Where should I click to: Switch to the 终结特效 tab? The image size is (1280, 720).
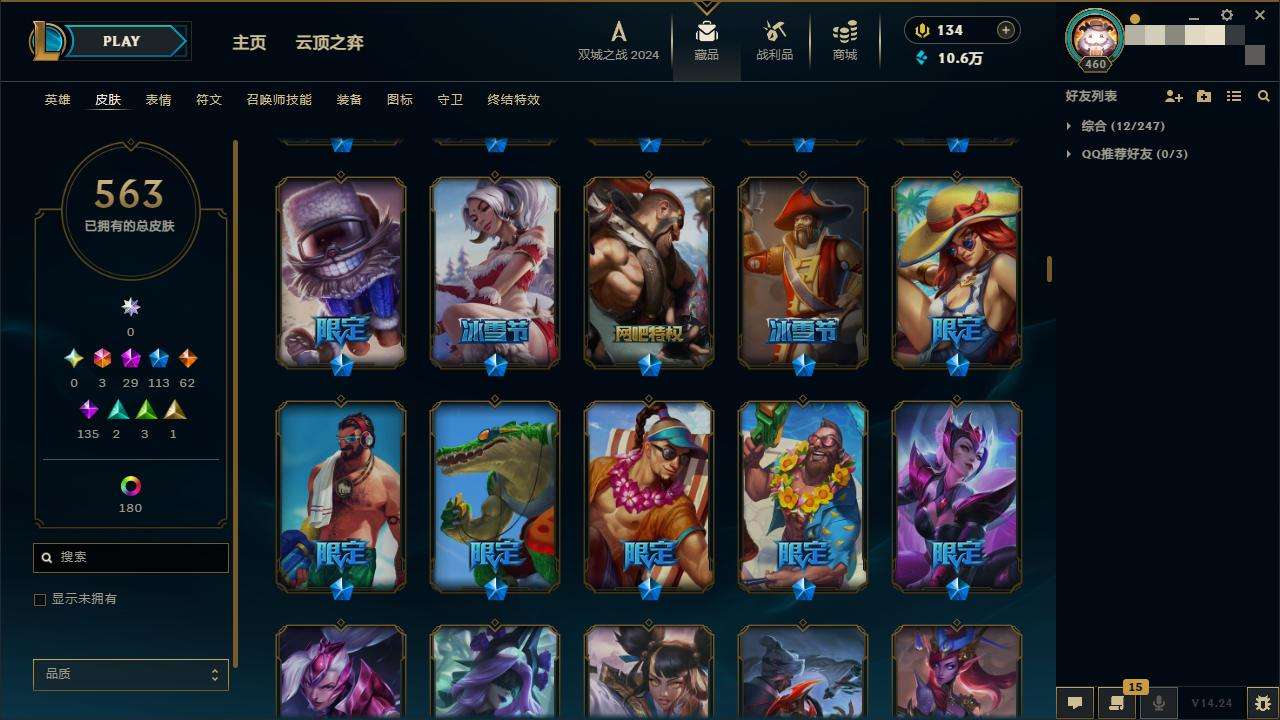pos(513,100)
